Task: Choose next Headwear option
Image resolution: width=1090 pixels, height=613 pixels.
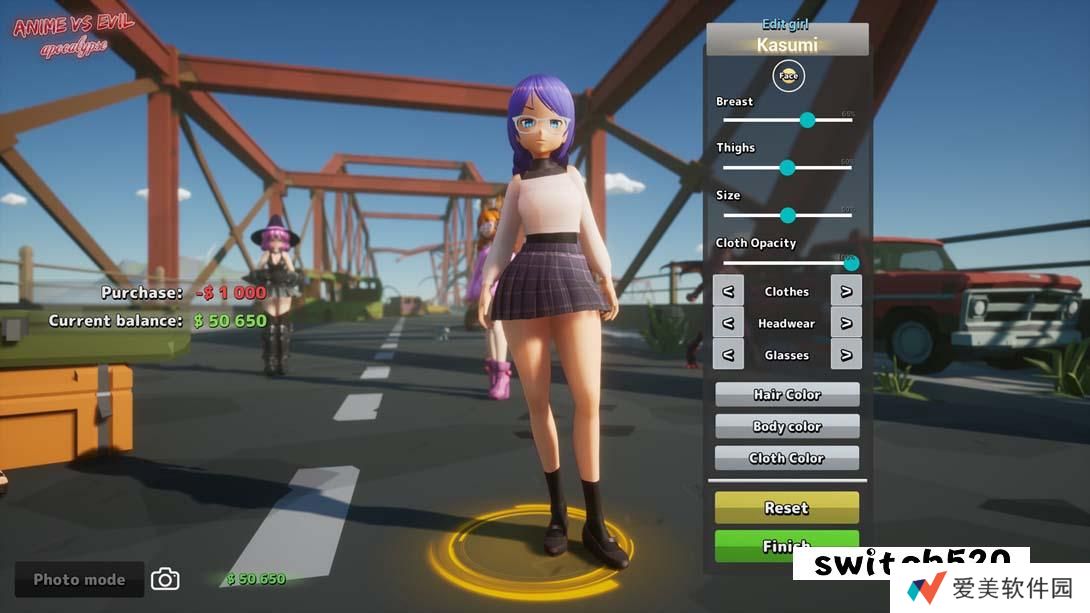Action: 846,323
